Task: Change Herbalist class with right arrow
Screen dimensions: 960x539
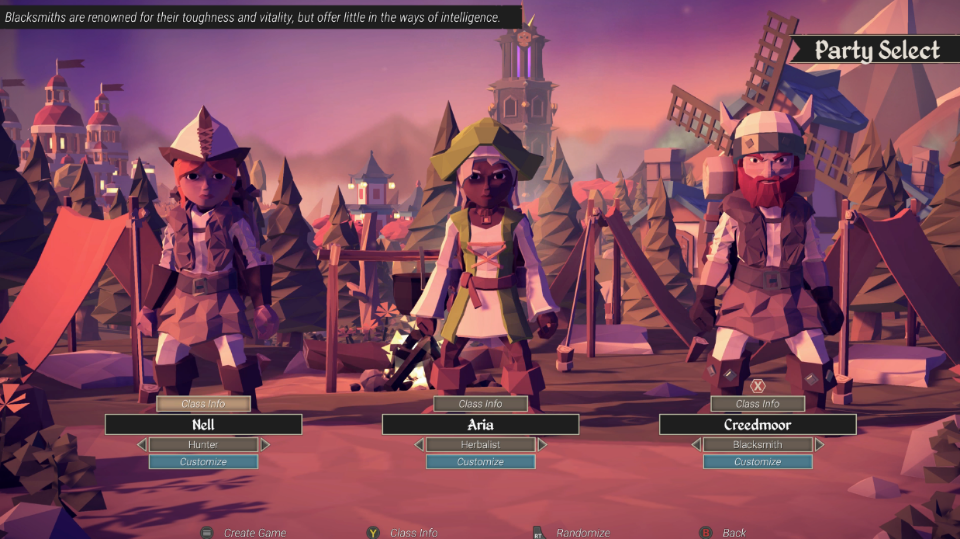Action: (542, 444)
